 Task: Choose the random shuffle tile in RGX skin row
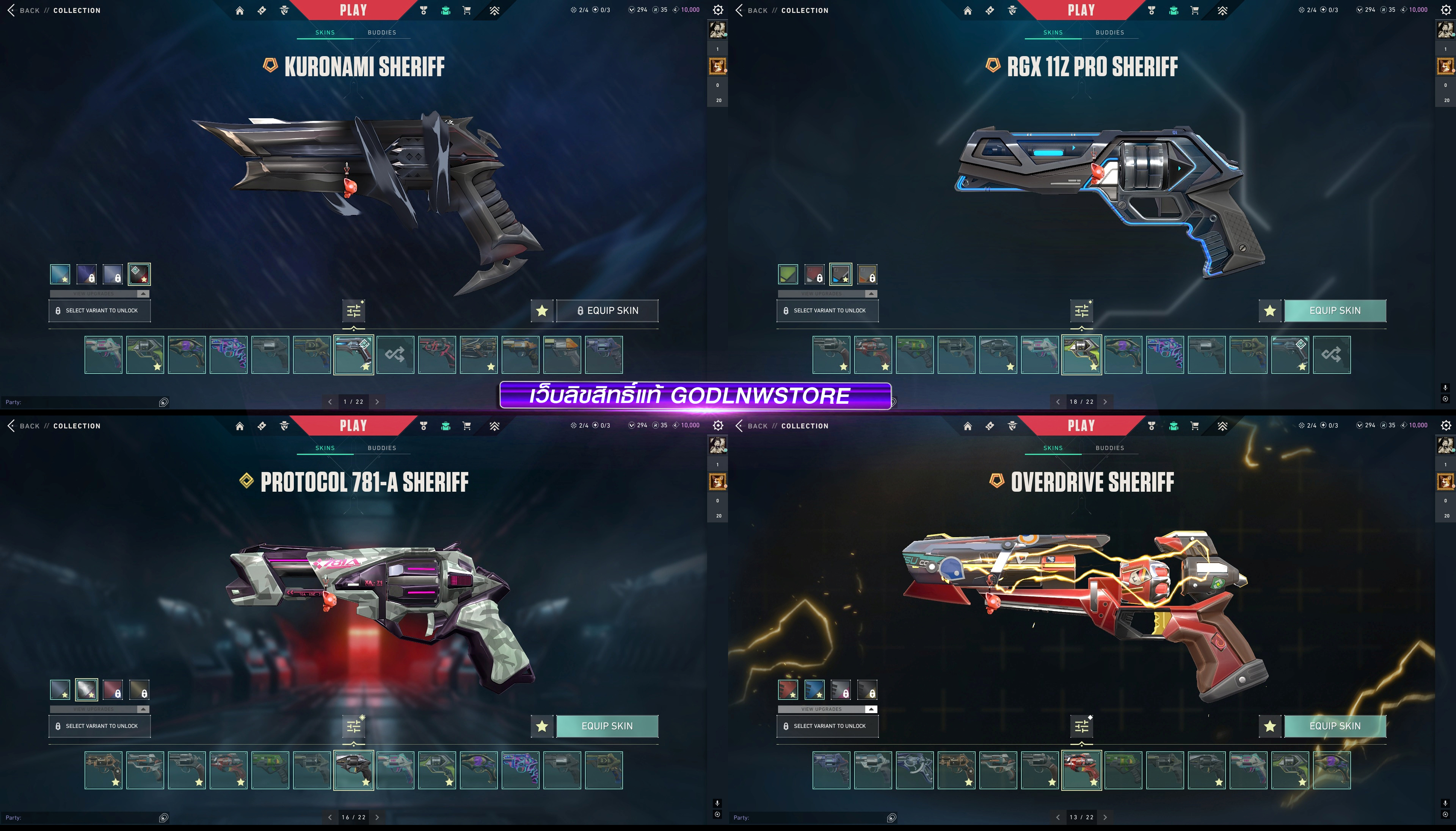click(x=1331, y=354)
